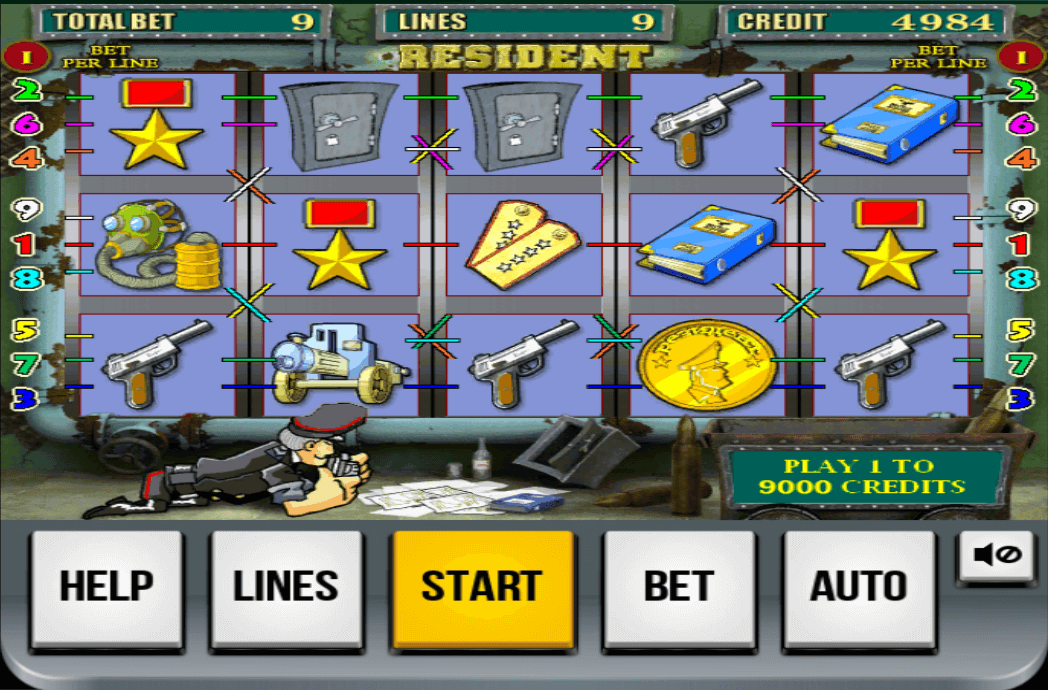1048x690 pixels.
Task: Open the HELP screen
Action: [107, 587]
